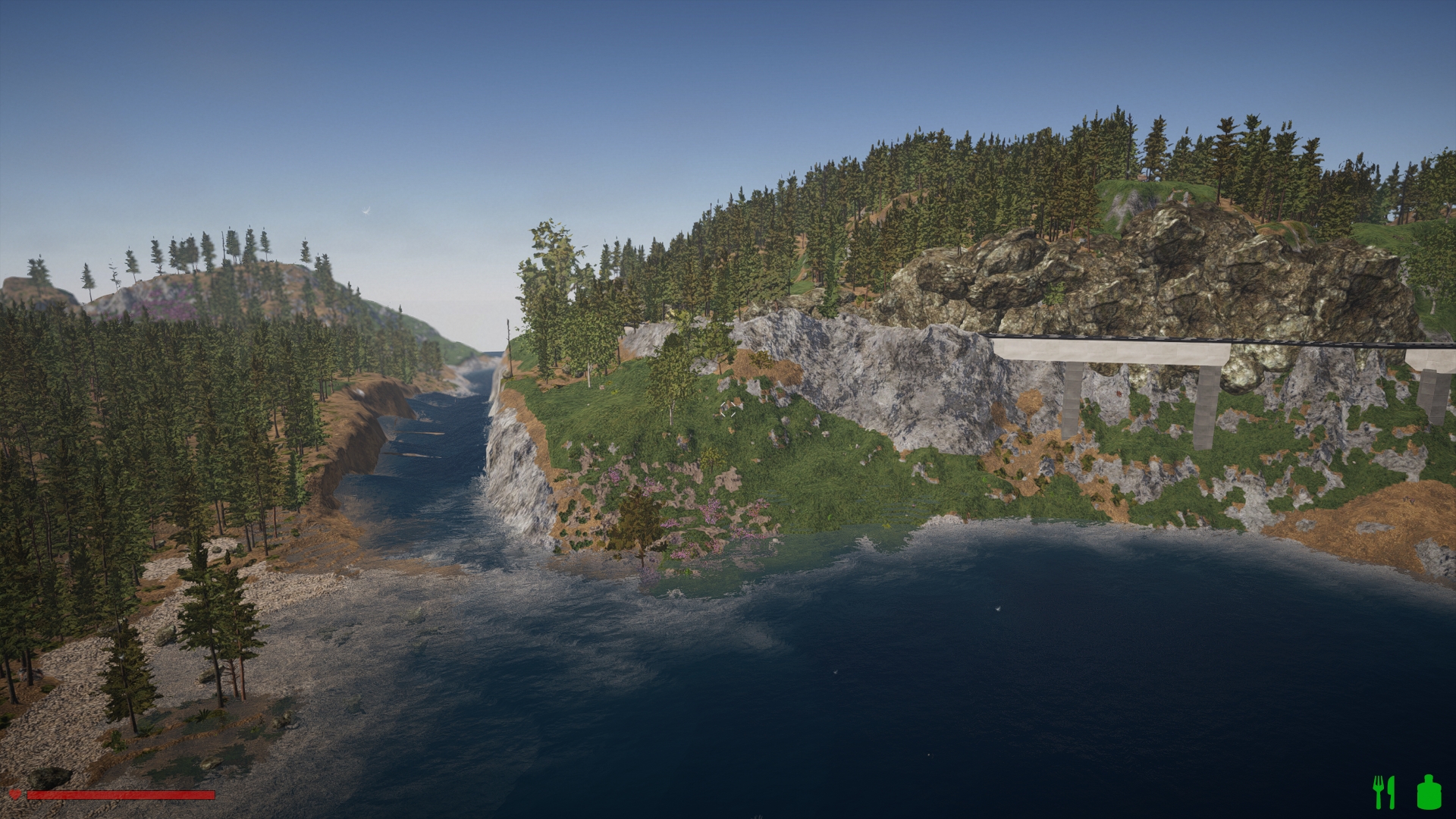Click the fork and knife hunger icon
This screenshot has height=819, width=1456.
(x=1384, y=792)
